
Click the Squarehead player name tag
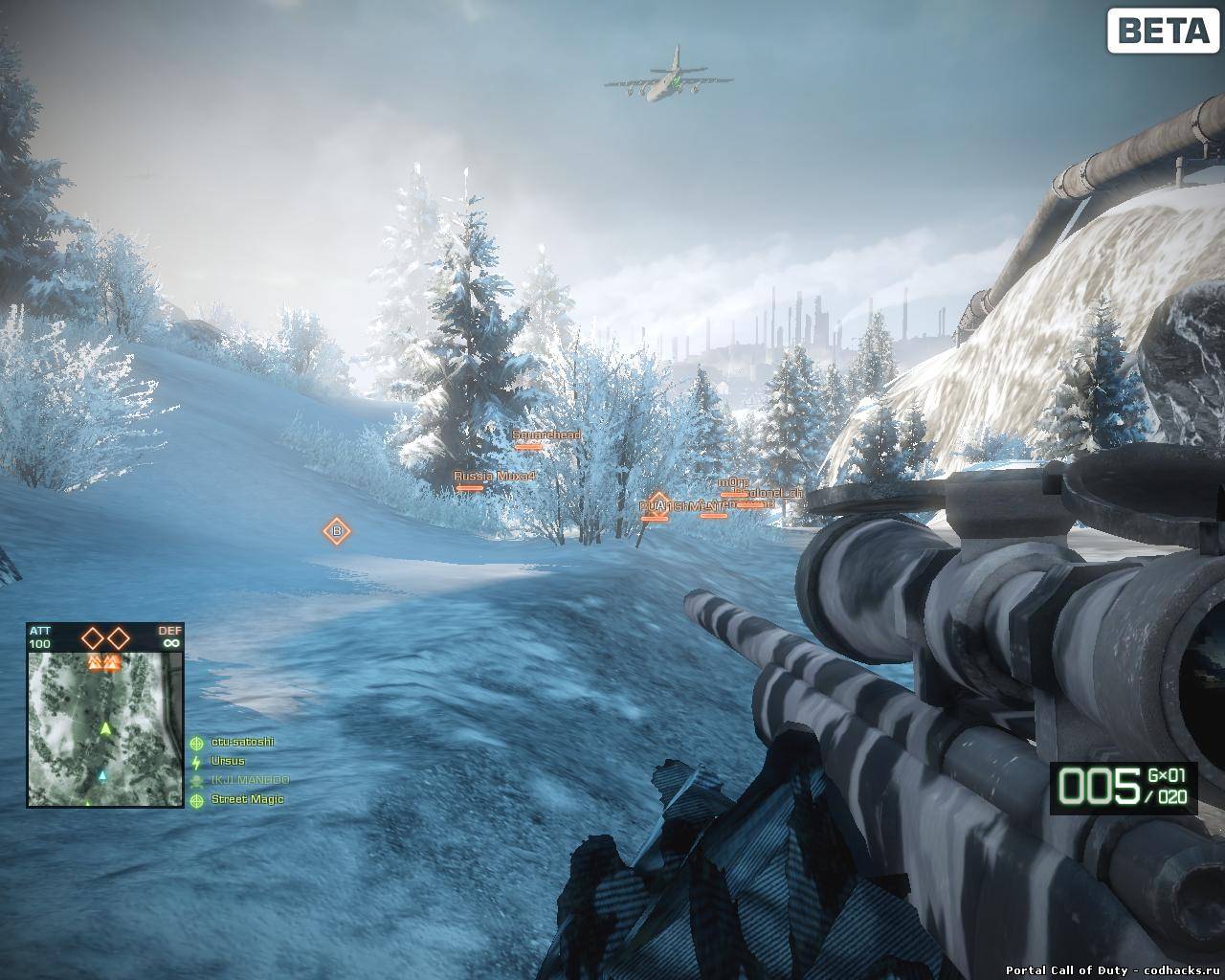pos(546,435)
